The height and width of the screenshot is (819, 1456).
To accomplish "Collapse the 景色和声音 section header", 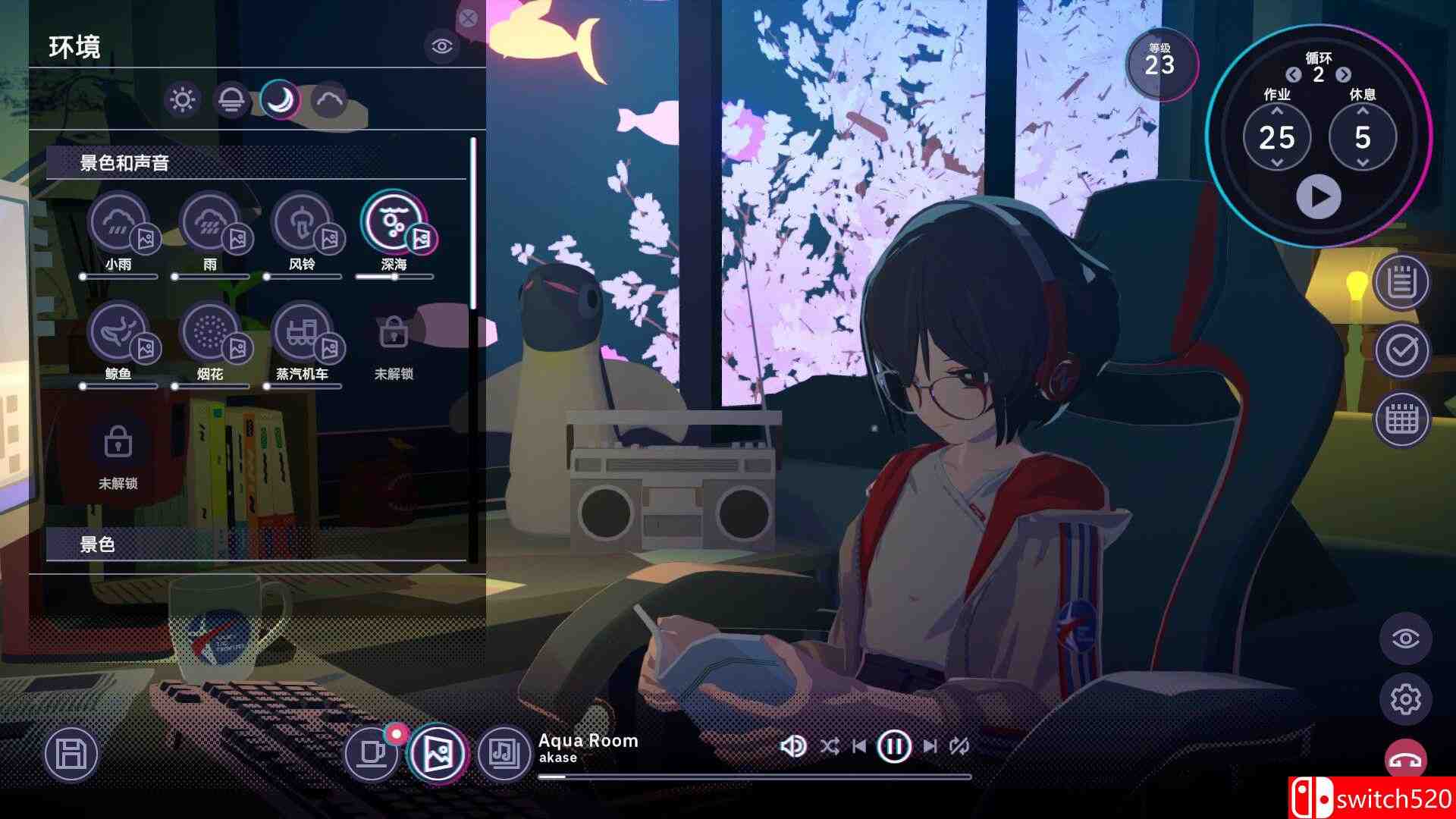I will [121, 162].
